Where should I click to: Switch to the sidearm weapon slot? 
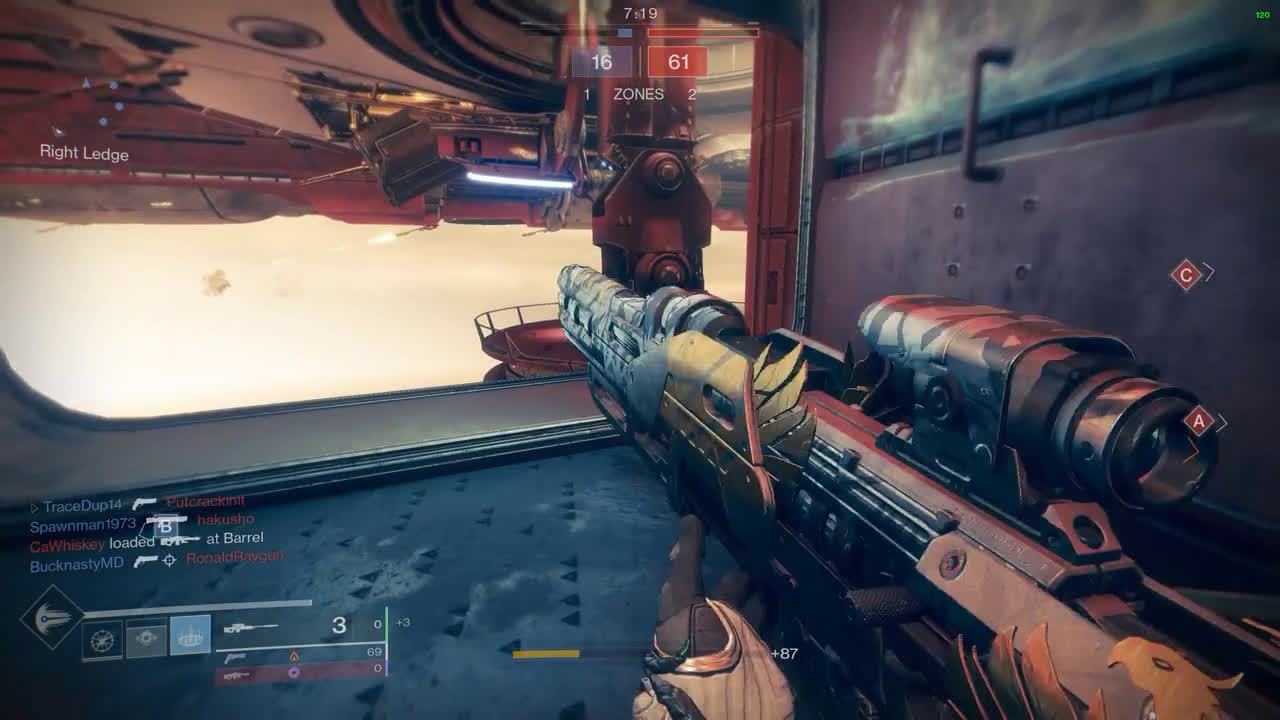pyautogui.click(x=236, y=656)
